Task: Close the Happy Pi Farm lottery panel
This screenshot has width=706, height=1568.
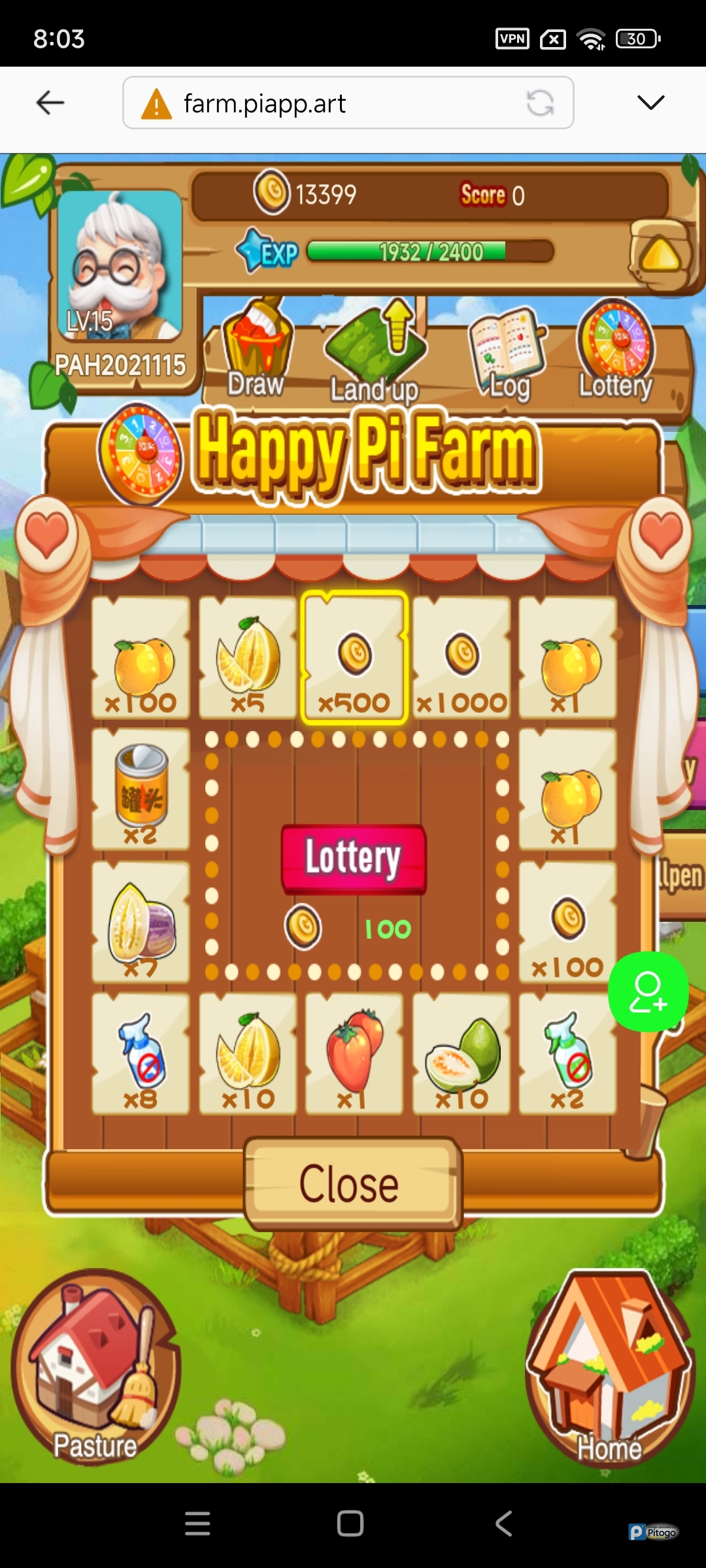Action: pos(352,1184)
